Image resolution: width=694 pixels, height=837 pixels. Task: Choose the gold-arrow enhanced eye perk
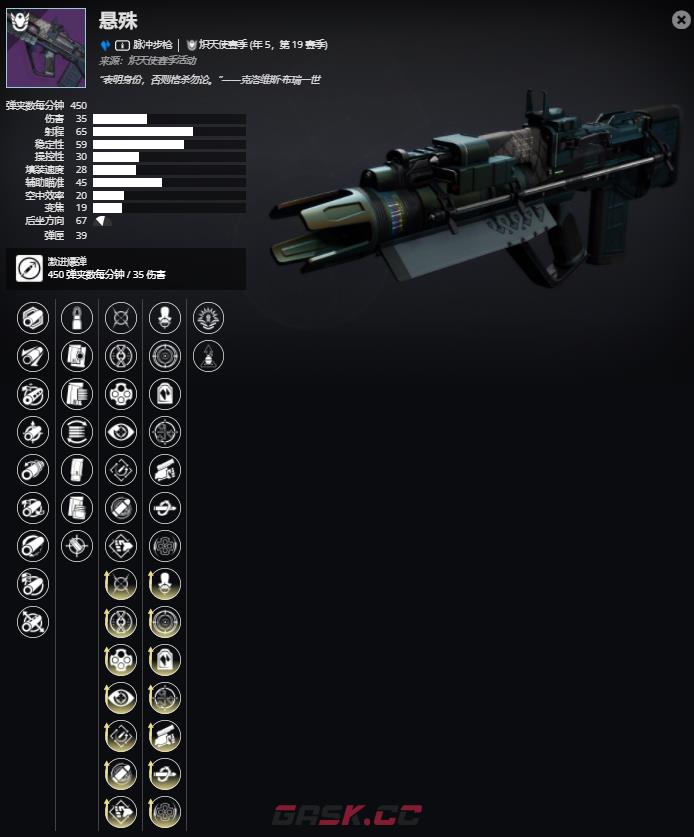pyautogui.click(x=120, y=696)
